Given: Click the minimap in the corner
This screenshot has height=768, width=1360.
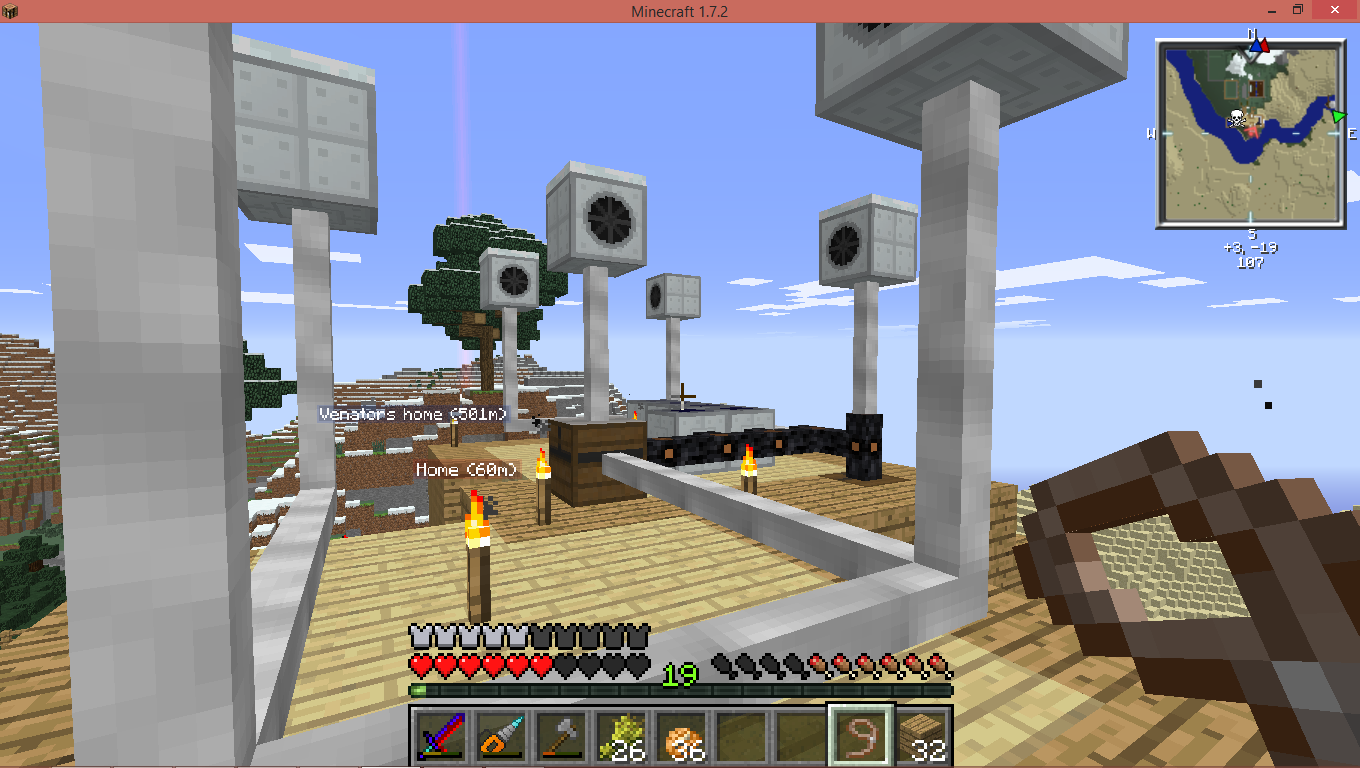Looking at the screenshot, I should click(1250, 133).
